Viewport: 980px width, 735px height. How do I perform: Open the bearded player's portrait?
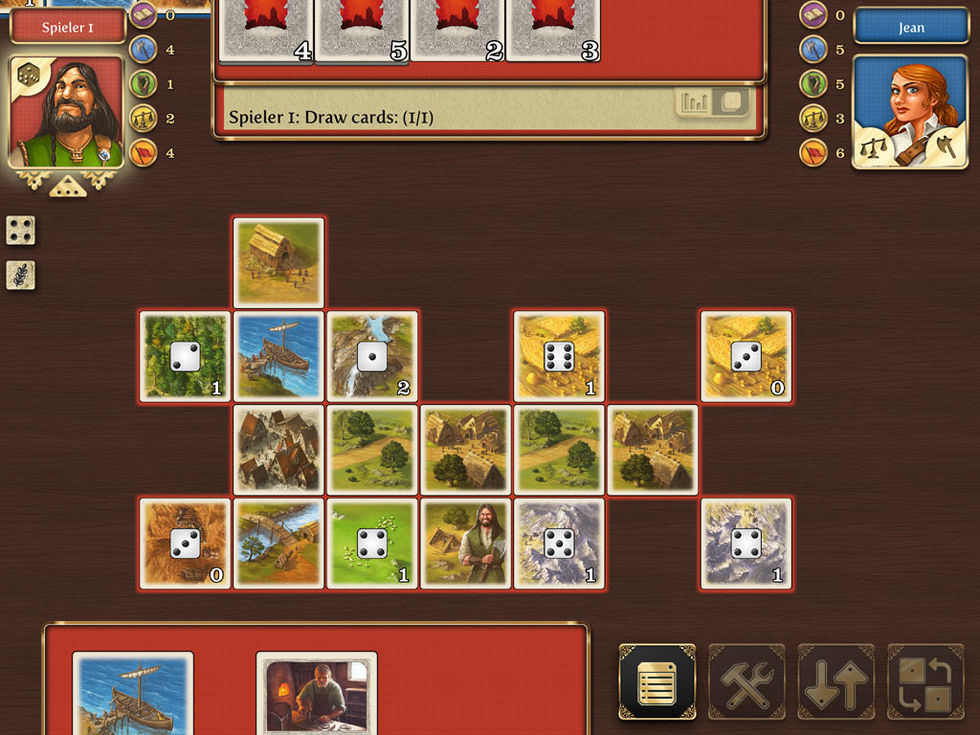[x=67, y=111]
